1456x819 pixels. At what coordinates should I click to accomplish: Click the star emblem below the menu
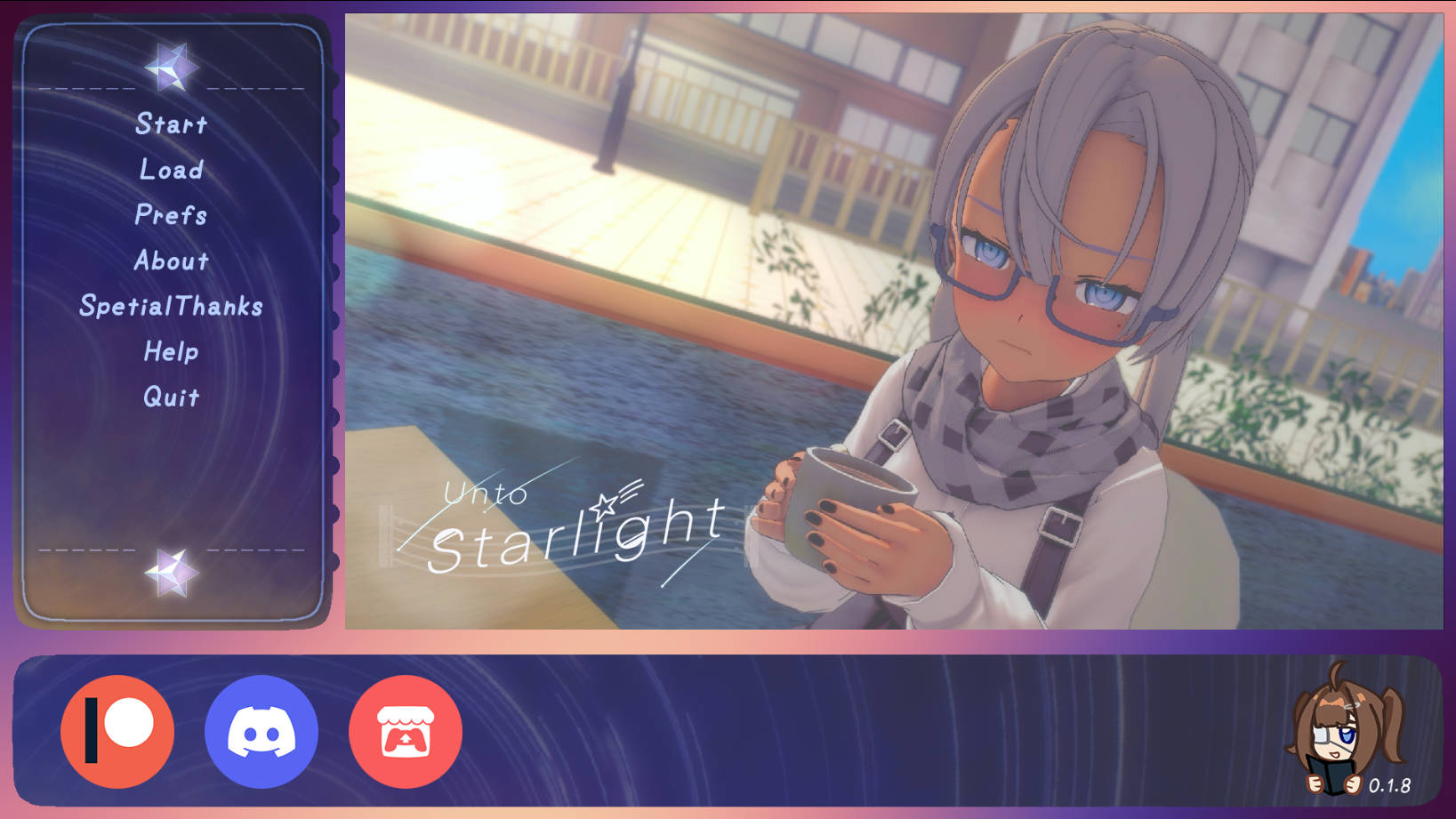(x=173, y=573)
